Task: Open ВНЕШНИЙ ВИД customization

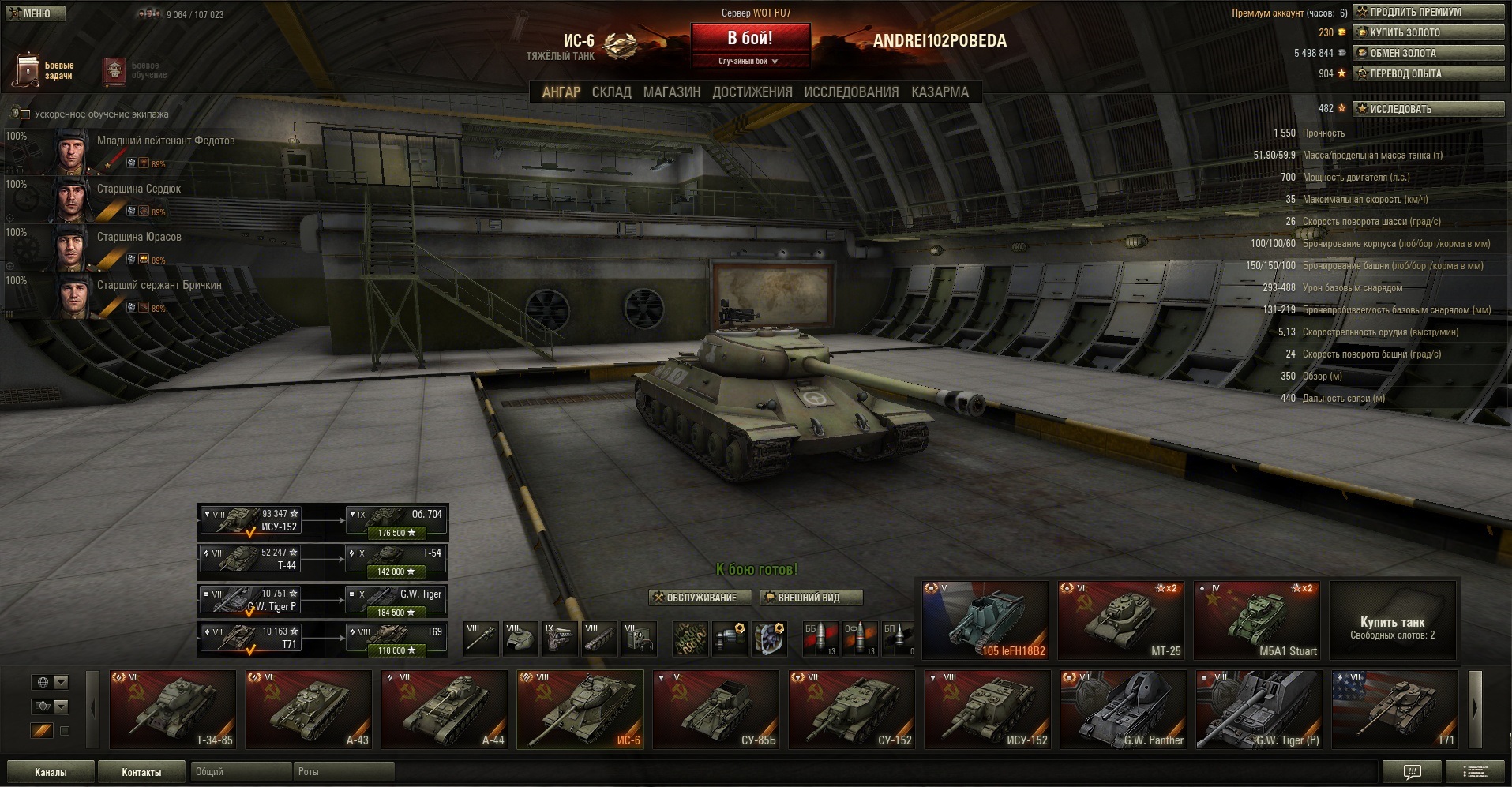Action: (810, 598)
